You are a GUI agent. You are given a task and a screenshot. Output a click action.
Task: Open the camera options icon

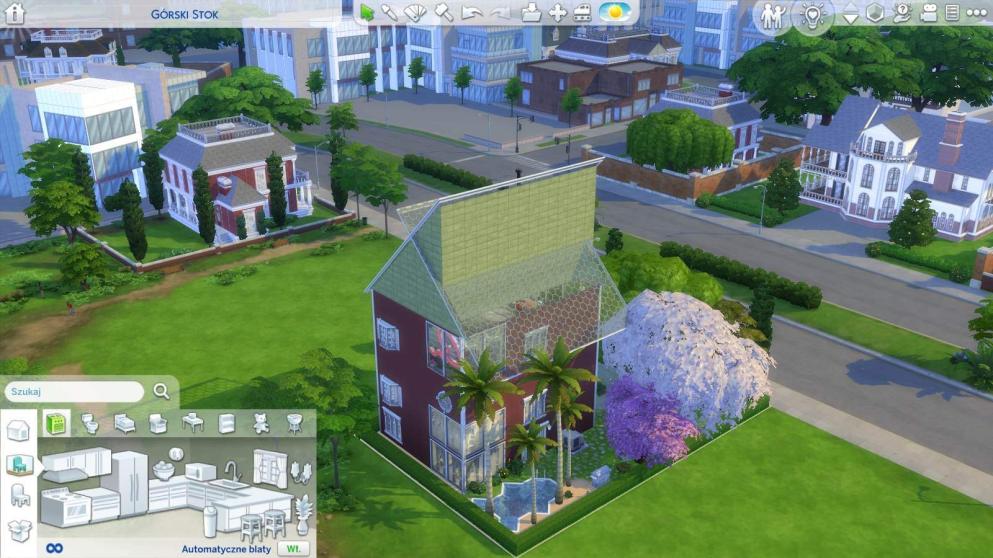(927, 14)
